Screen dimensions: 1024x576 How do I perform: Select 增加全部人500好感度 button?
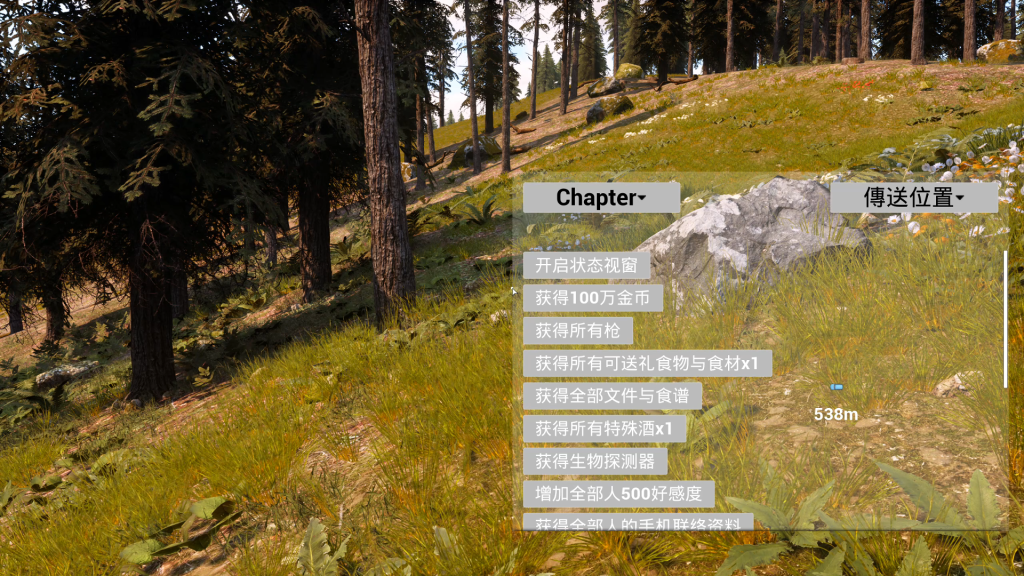[618, 493]
